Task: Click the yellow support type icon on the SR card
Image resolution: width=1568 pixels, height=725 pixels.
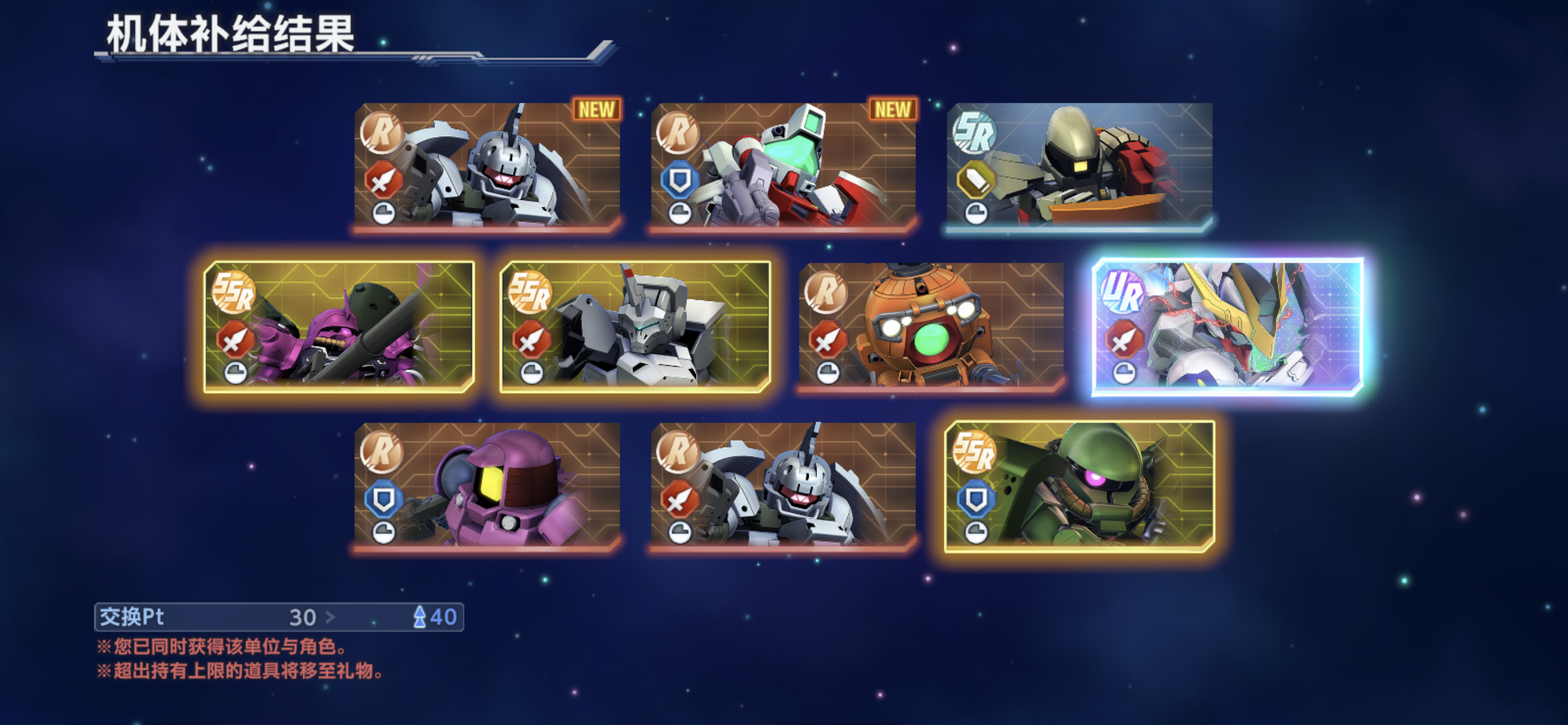Action: tap(975, 178)
